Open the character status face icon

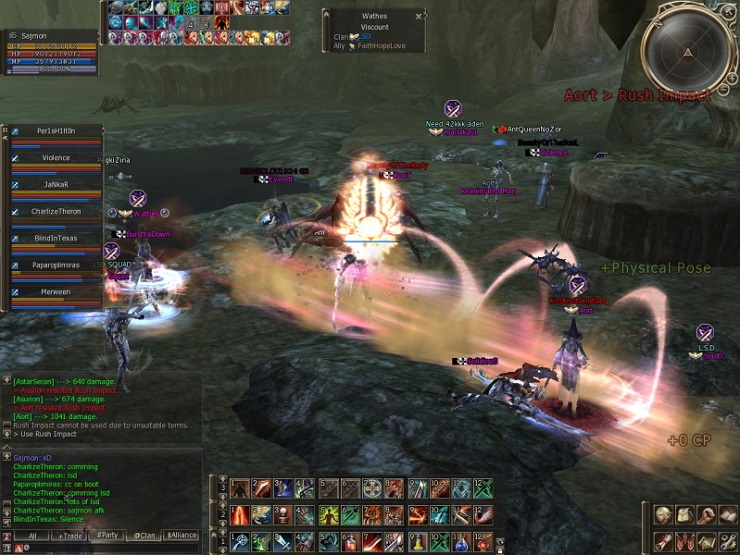pyautogui.click(x=664, y=515)
